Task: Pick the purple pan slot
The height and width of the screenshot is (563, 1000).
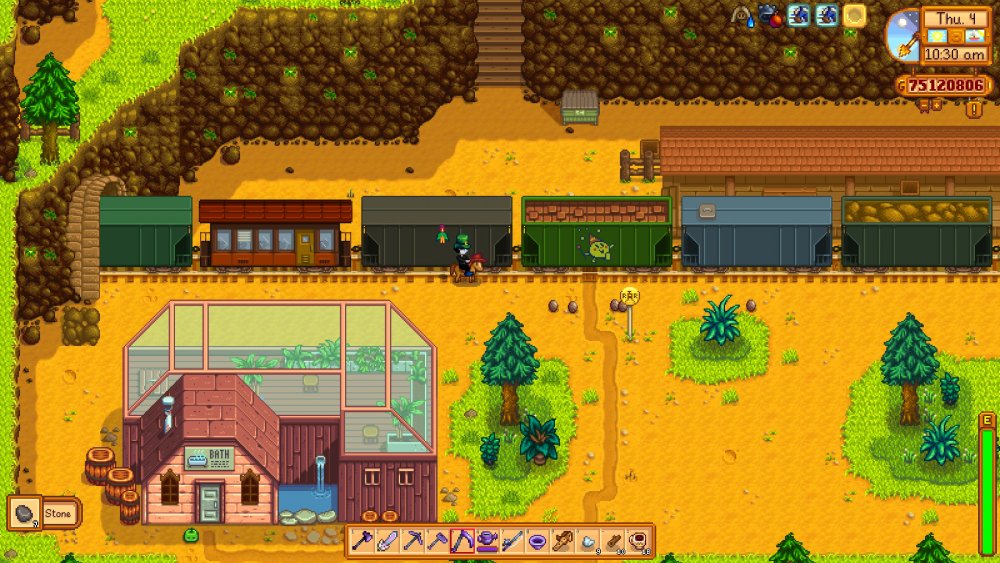Action: click(538, 541)
